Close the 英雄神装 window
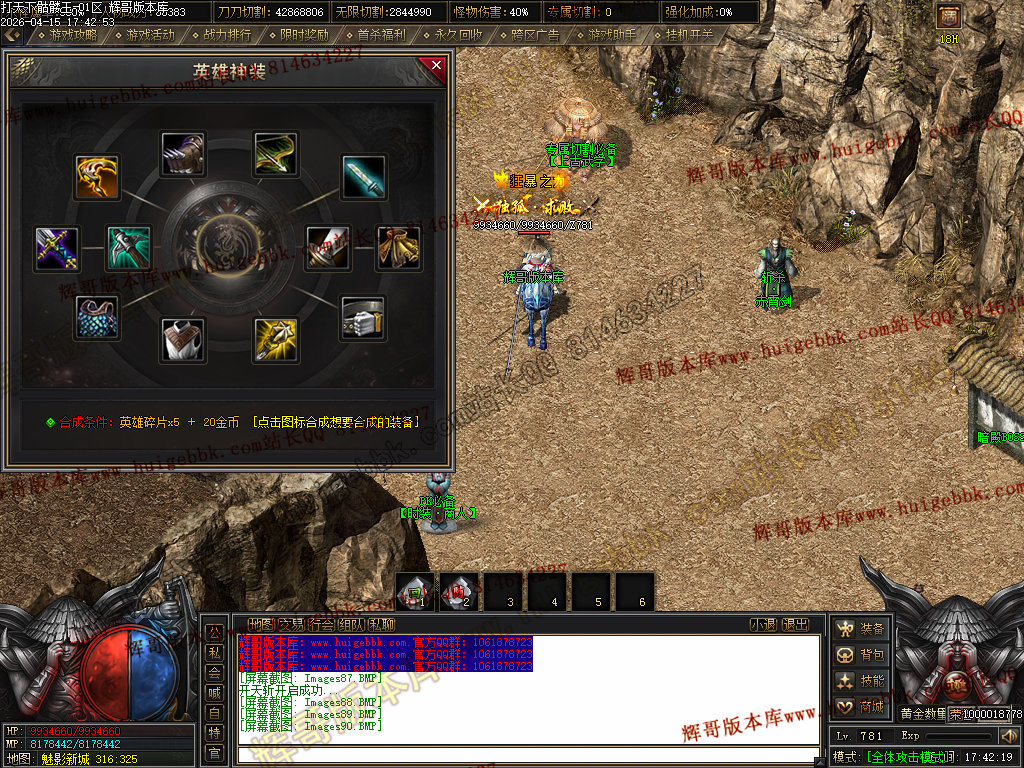 point(435,67)
